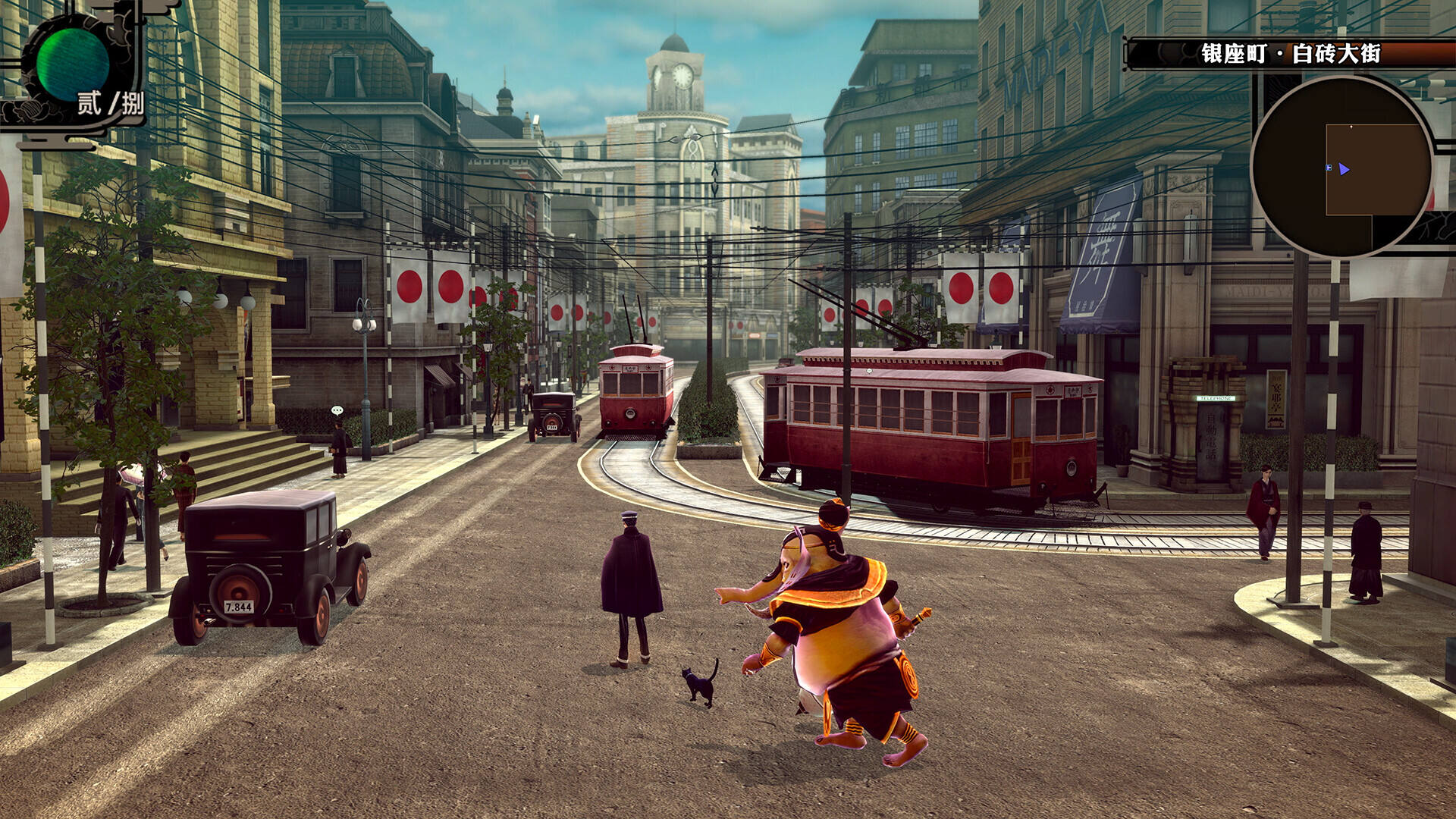Viewport: 1456px width, 819px height.
Task: Select the blue player arrow on the minimap
Action: [x=1344, y=168]
